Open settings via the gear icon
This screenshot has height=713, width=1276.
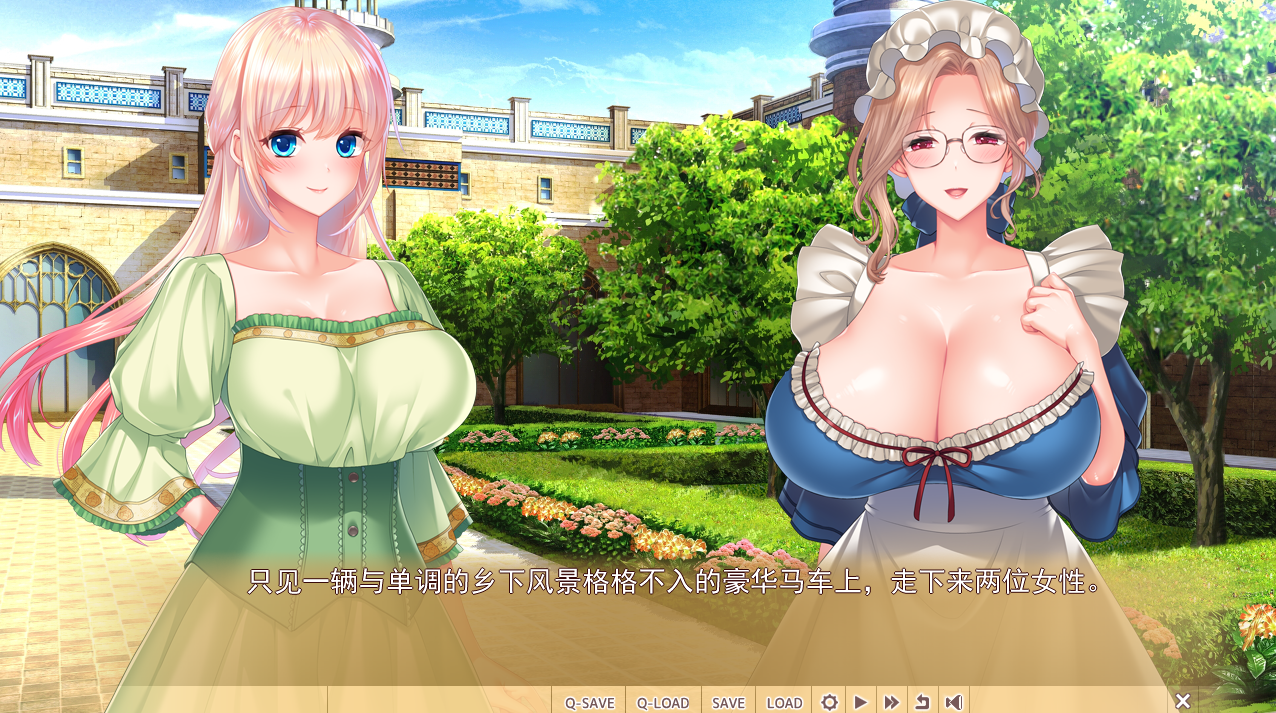tap(829, 702)
